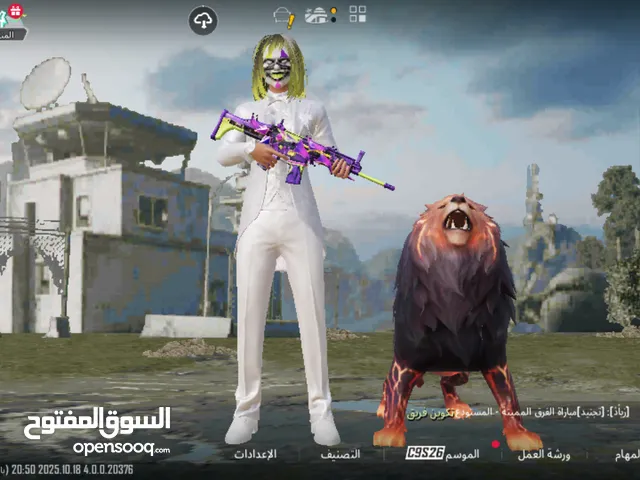Open the four-squares grid menu
This screenshot has height=480, width=640.
point(357,14)
